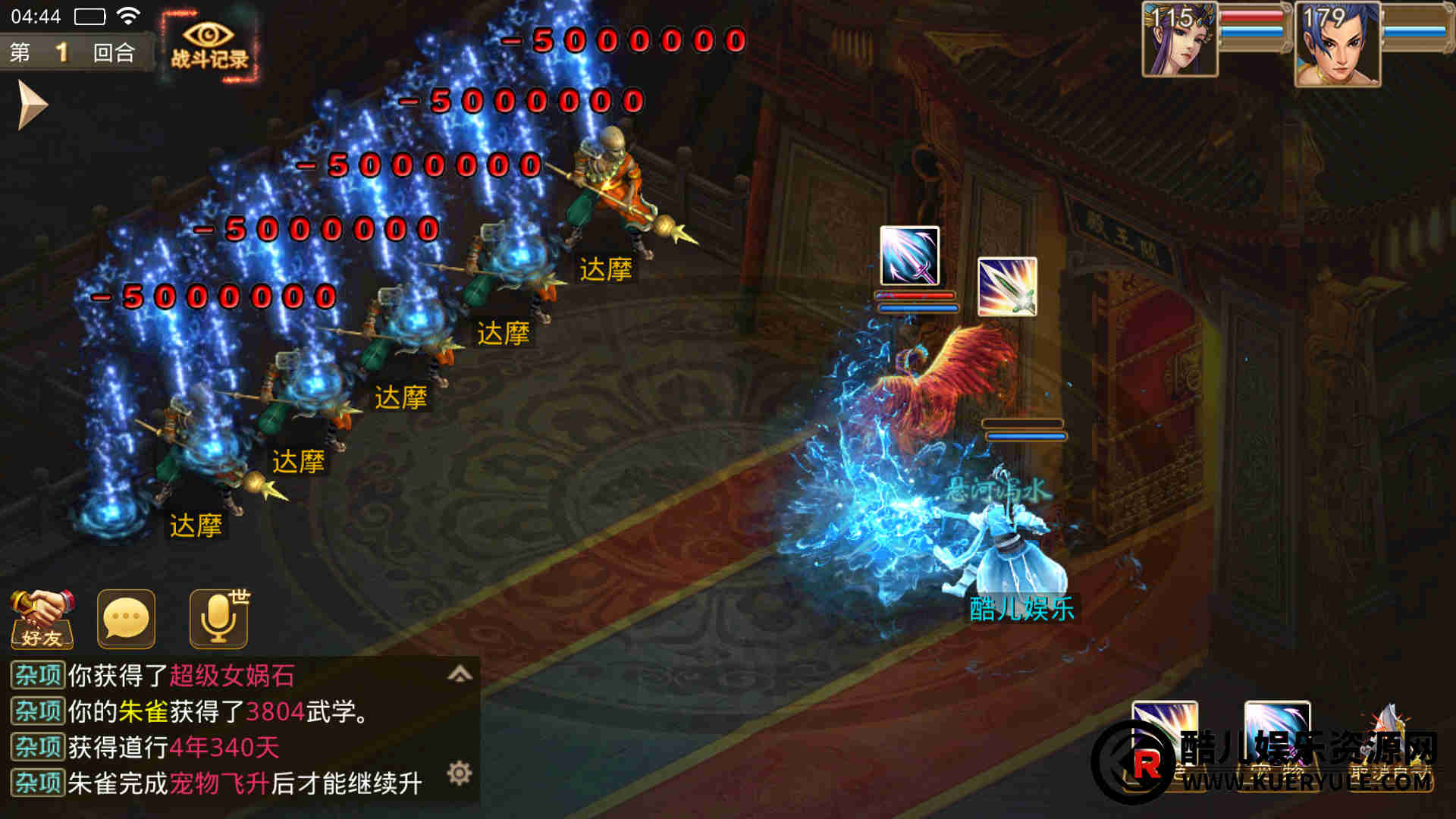Viewport: 1456px width, 819px height.
Task: Expand the chat log with the up arrow
Action: (460, 674)
